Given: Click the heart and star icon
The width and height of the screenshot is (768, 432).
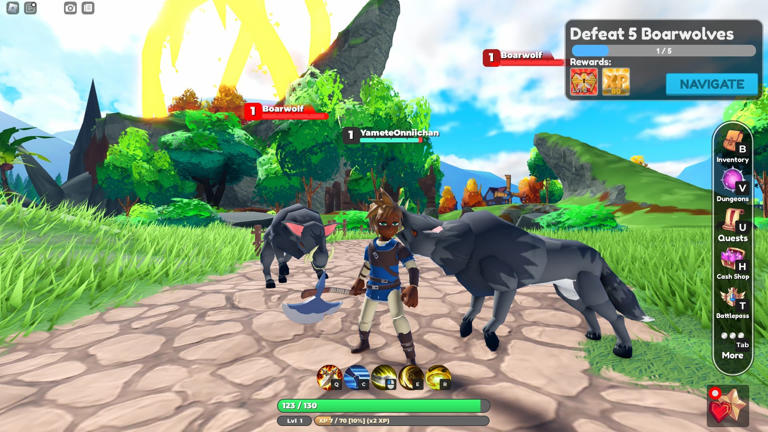Looking at the screenshot, I should coord(727,406).
